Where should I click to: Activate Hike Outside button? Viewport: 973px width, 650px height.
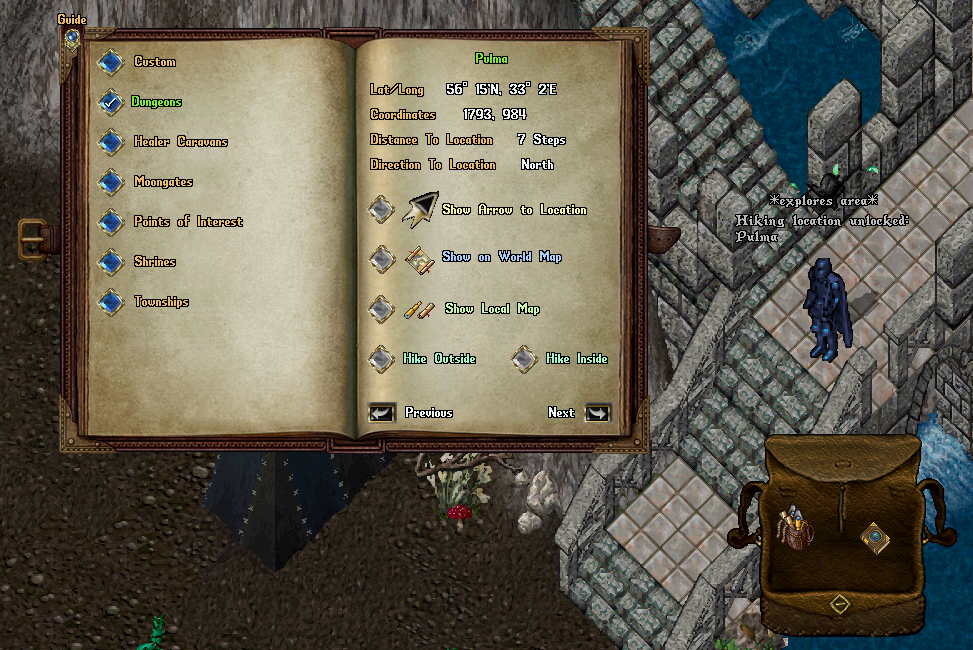[x=381, y=359]
